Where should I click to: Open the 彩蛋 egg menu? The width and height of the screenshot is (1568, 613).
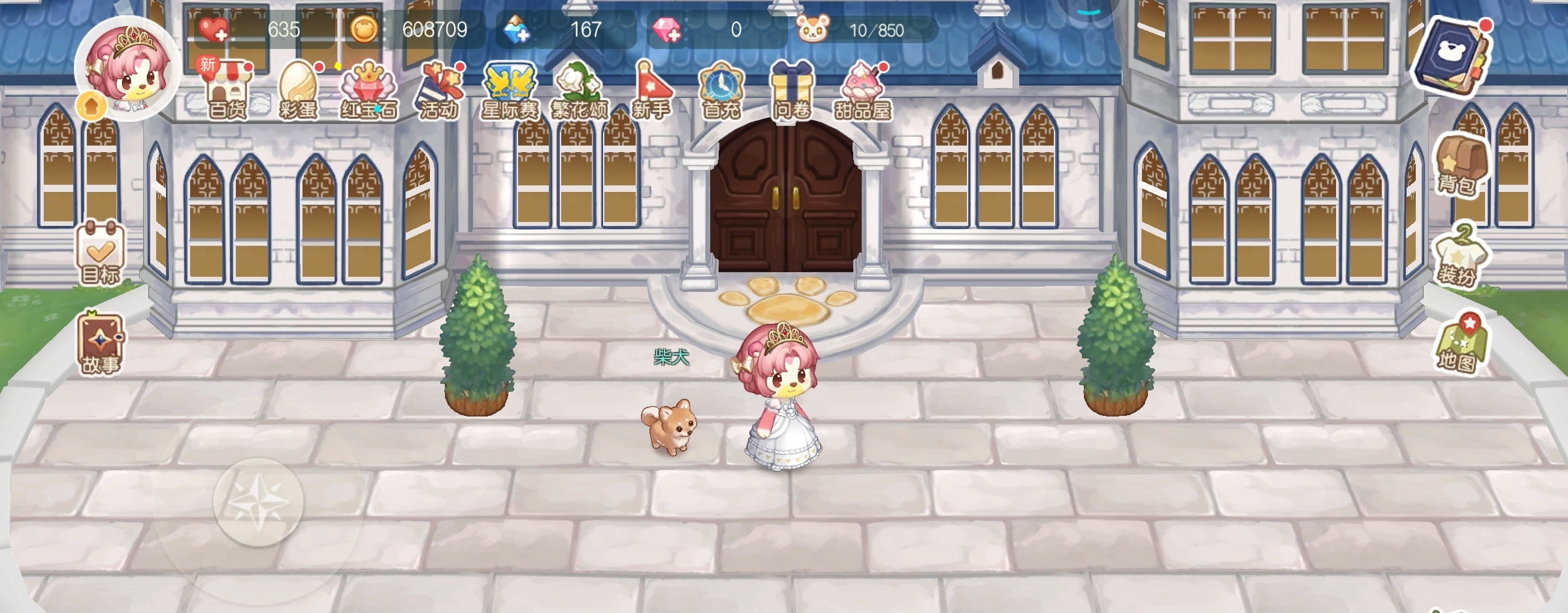pos(298,91)
